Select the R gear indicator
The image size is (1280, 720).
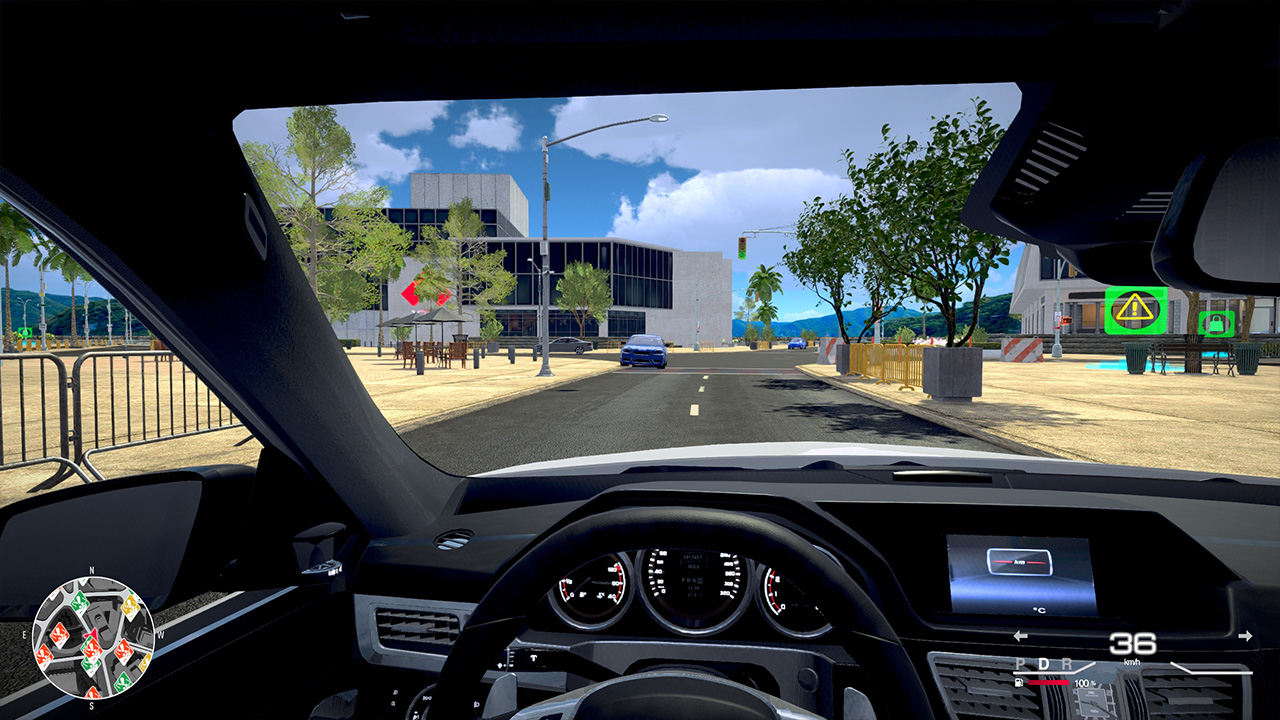pyautogui.click(x=1067, y=665)
